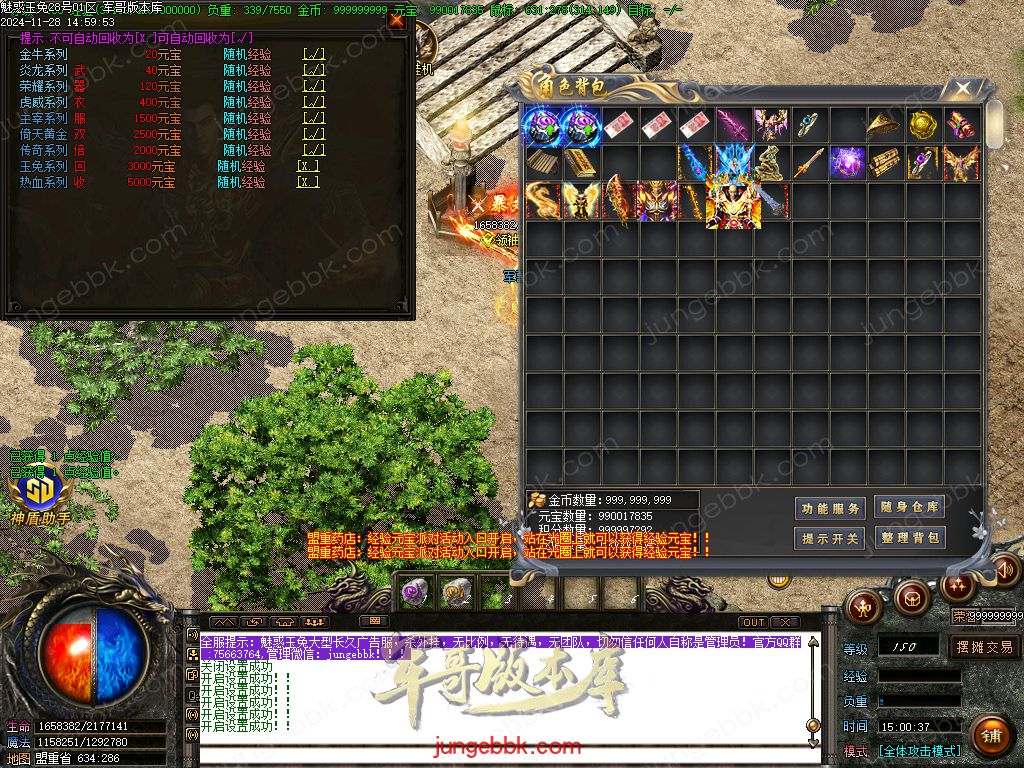
Task: Open the 摆摊交易 stall trading button
Action: pyautogui.click(x=984, y=647)
